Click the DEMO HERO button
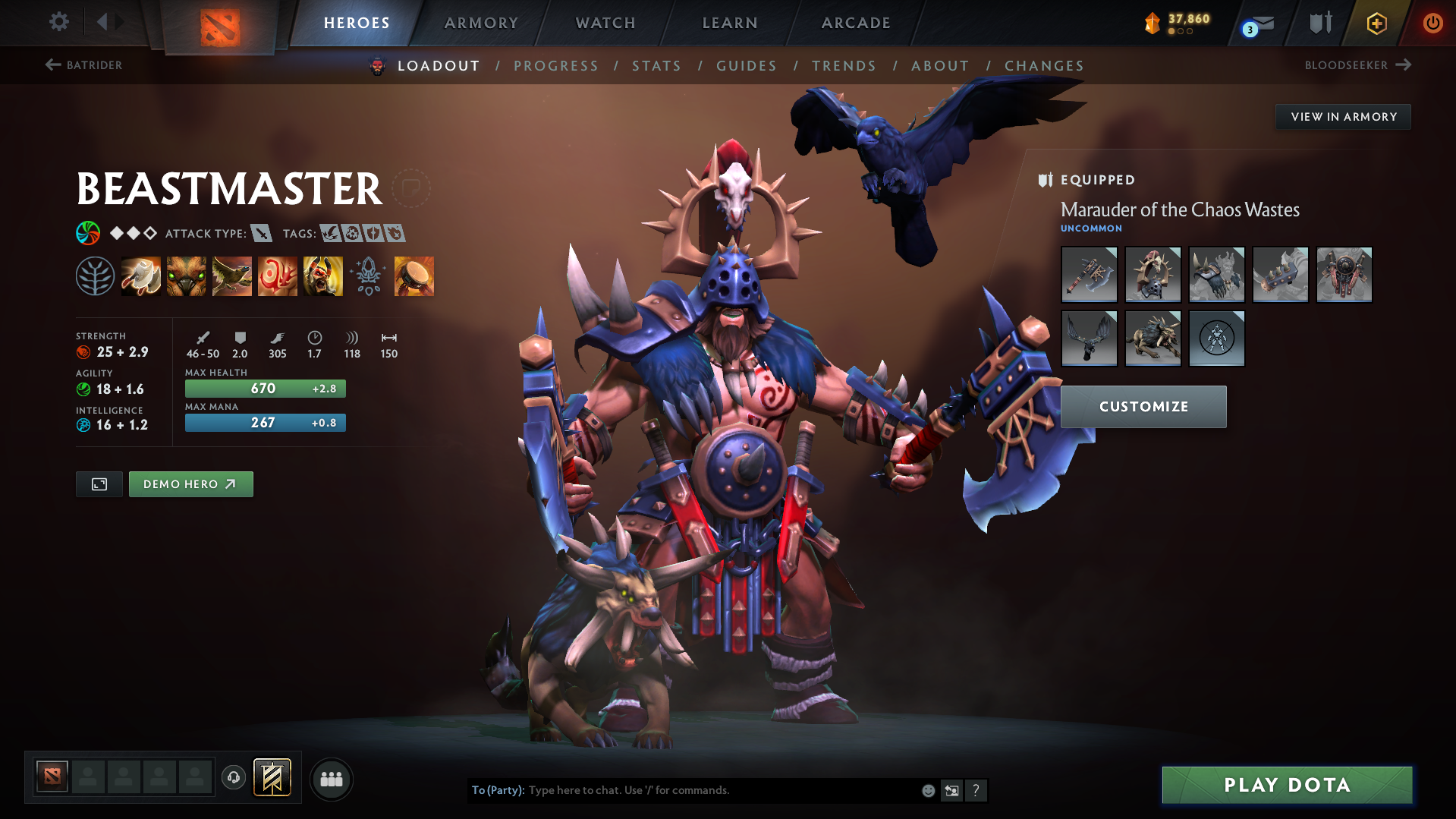The height and width of the screenshot is (819, 1456). coord(190,484)
